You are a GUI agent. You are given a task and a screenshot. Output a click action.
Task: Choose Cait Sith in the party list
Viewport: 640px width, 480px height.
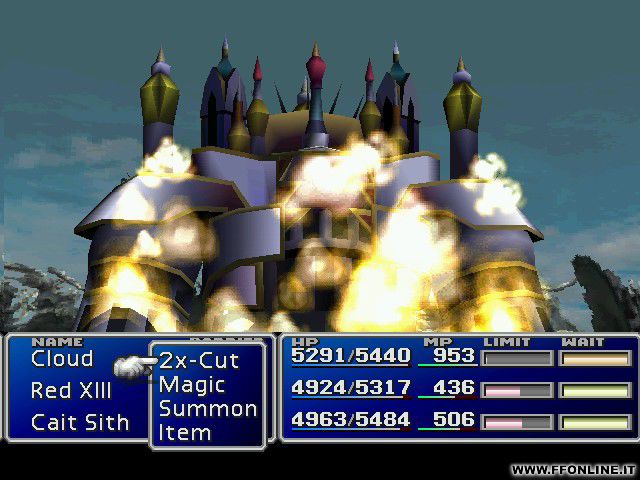(80, 422)
